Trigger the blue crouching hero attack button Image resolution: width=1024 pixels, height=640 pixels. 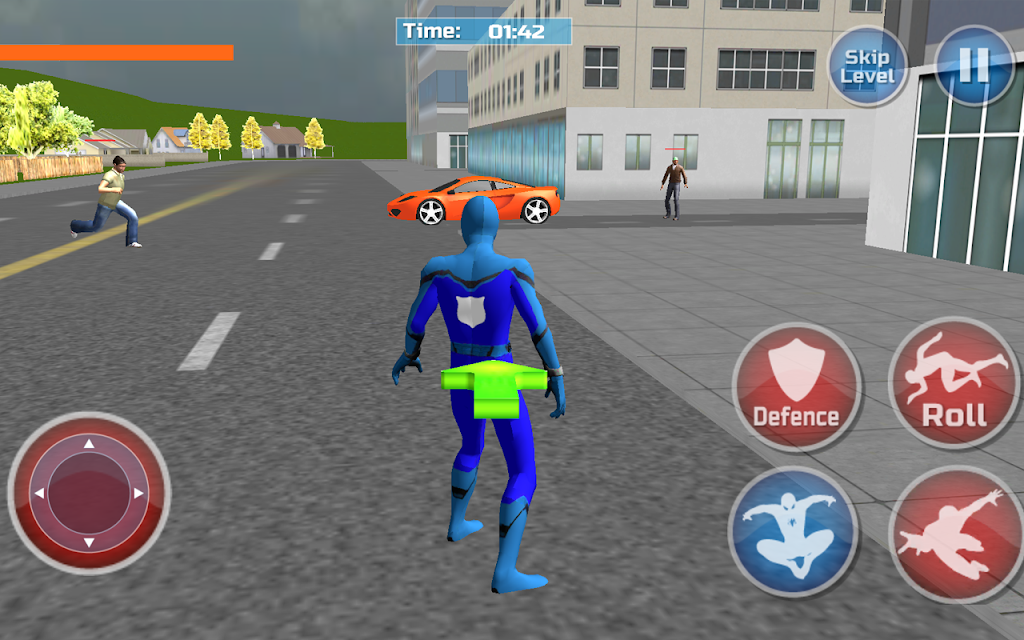(794, 530)
